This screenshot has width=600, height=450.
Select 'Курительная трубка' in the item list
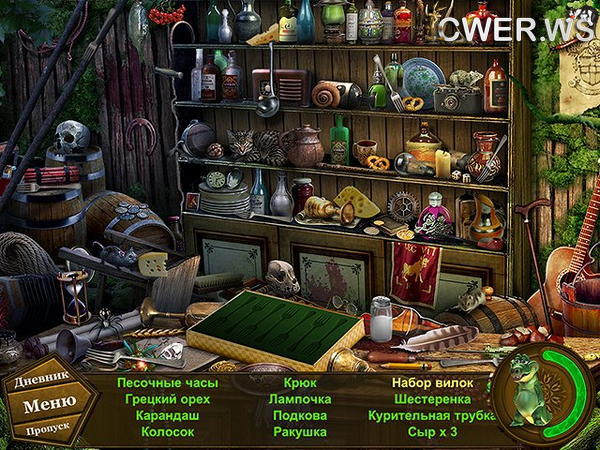(431, 415)
